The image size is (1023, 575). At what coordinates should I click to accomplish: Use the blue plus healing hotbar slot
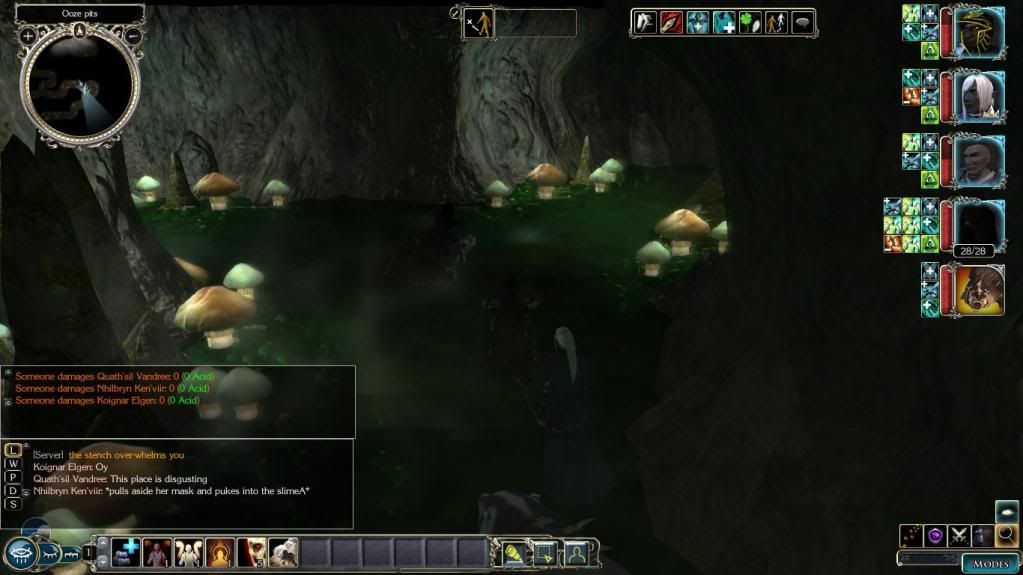pyautogui.click(x=126, y=552)
